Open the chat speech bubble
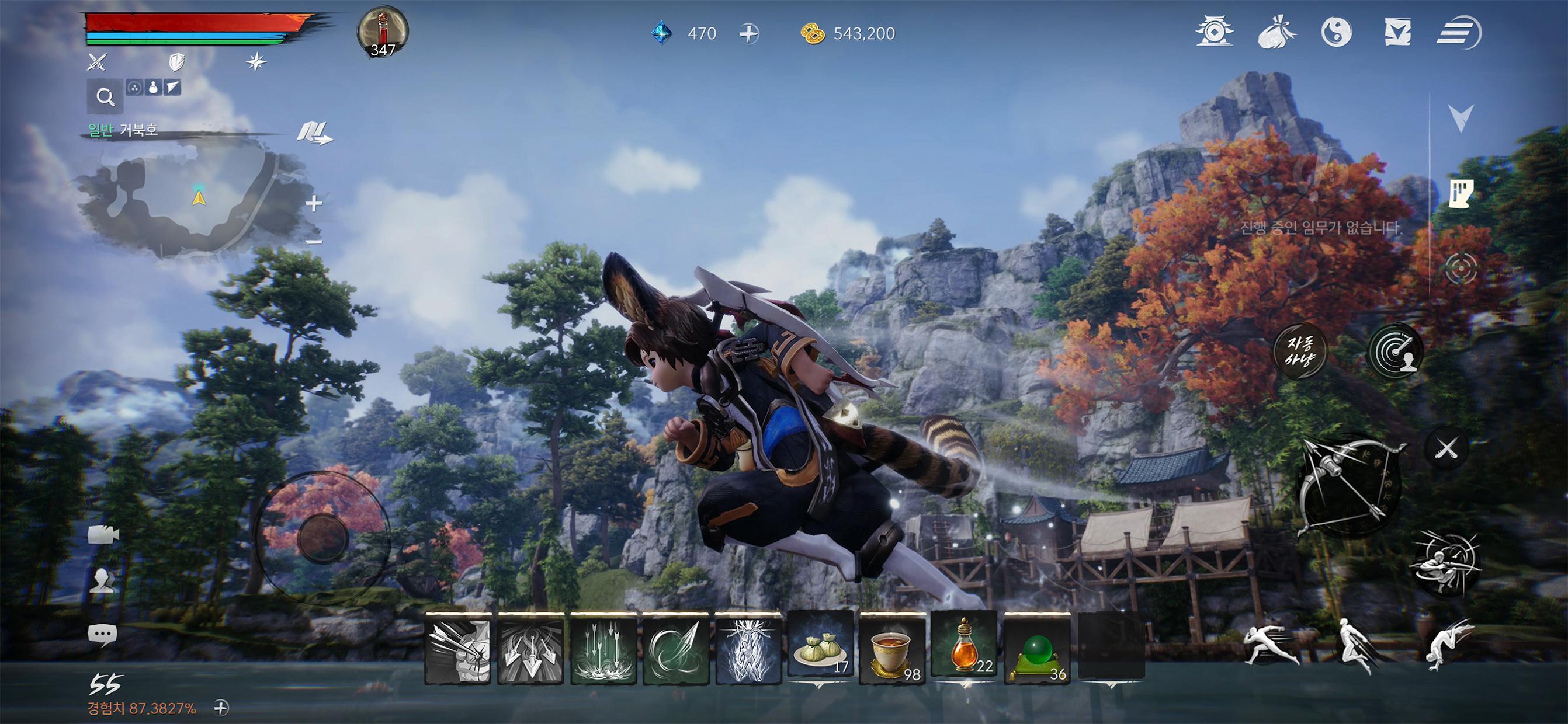 (102, 635)
